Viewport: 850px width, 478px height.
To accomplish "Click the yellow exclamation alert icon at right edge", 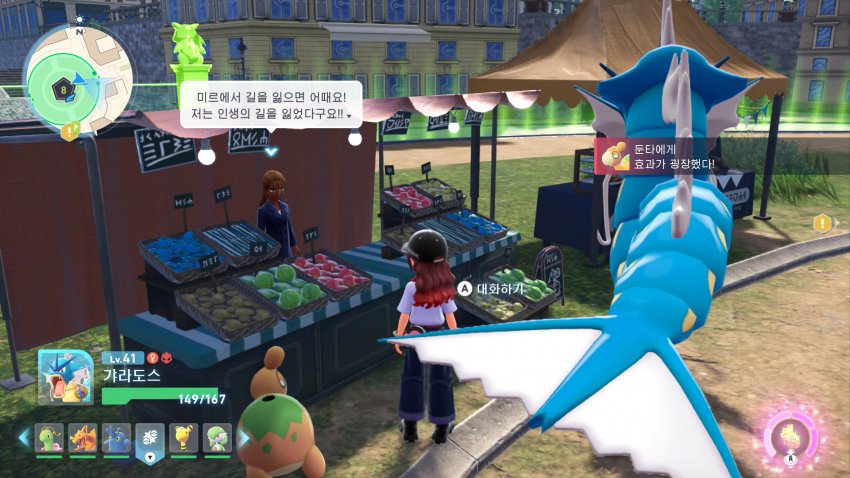I will [x=823, y=223].
